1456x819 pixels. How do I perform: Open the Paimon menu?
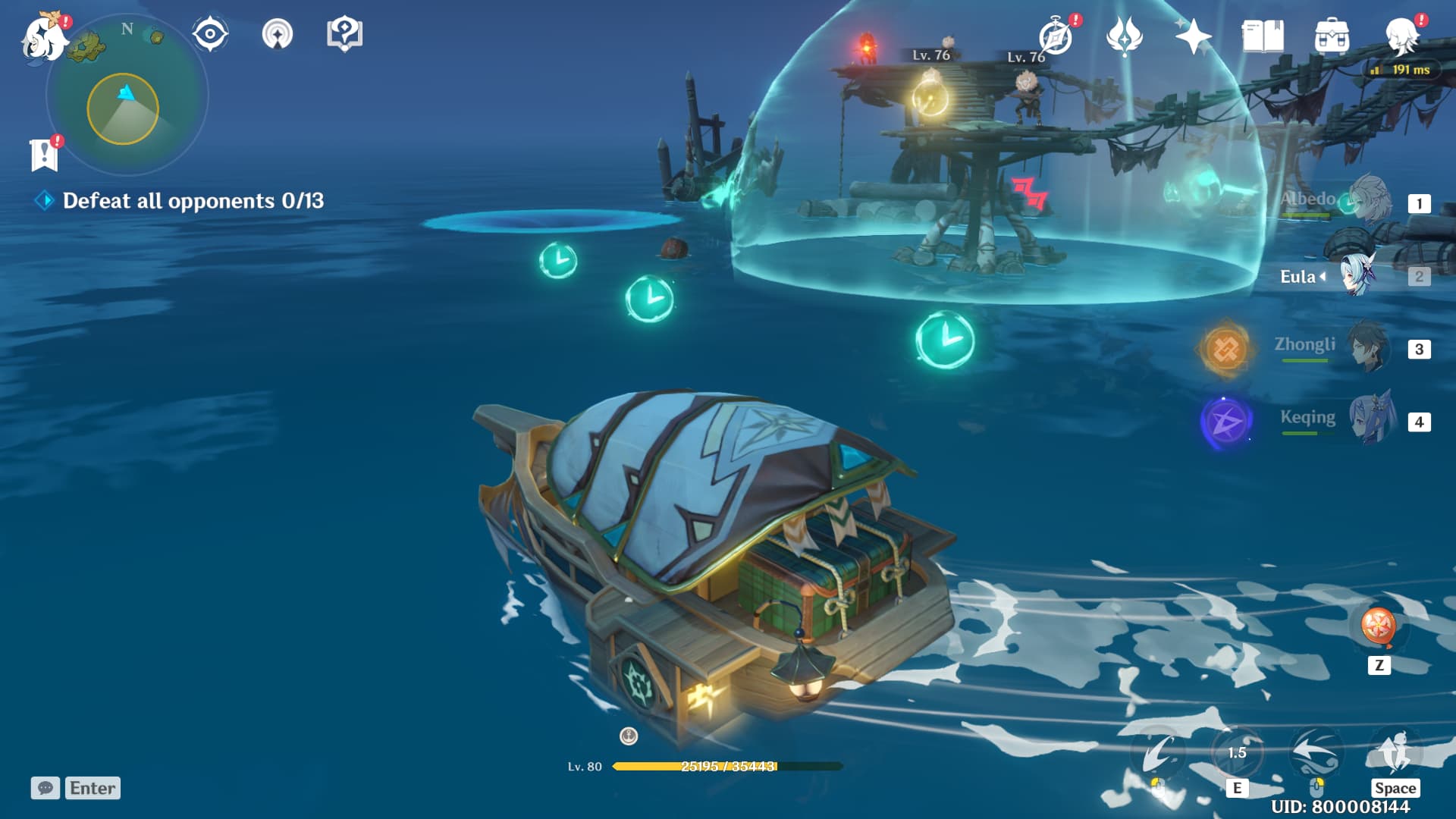coord(42,38)
